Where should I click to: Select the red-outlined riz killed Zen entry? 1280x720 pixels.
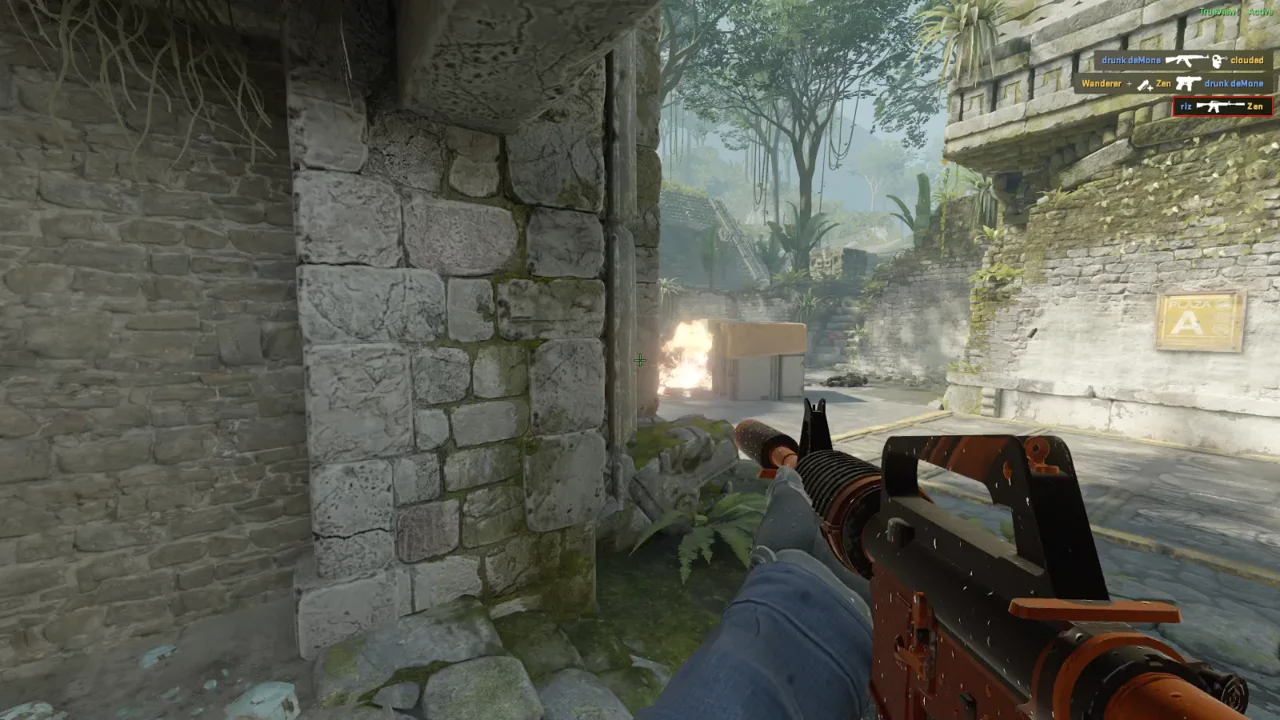tap(1222, 106)
